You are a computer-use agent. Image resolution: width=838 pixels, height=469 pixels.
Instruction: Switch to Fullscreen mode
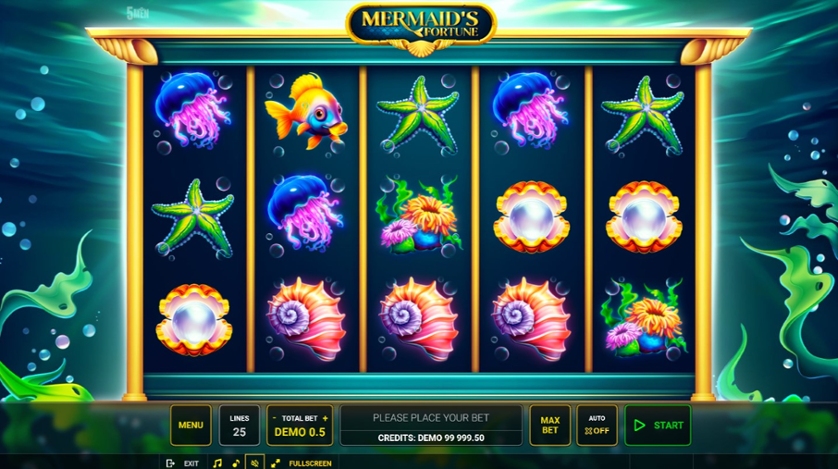[x=302, y=463]
